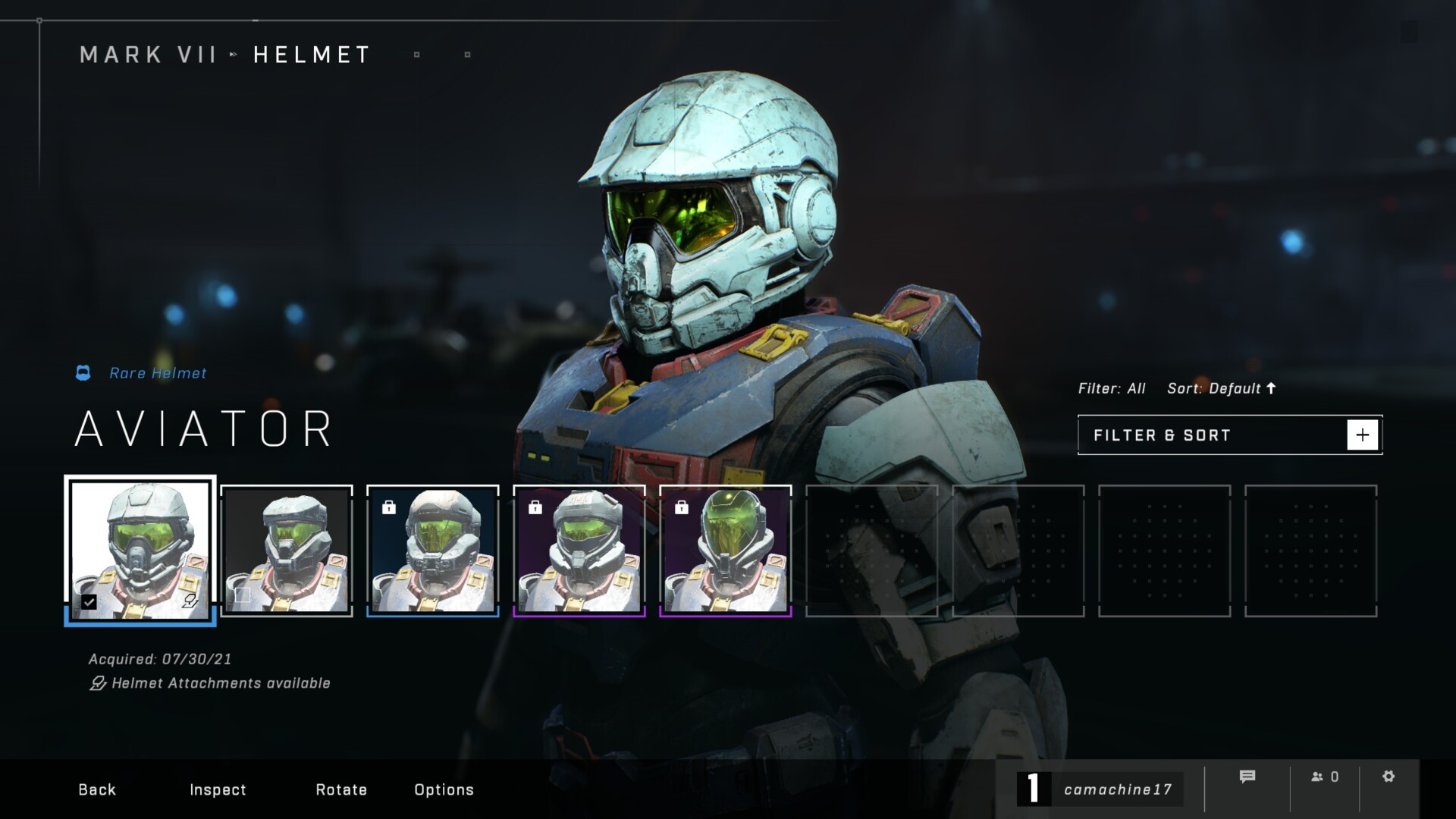The width and height of the screenshot is (1456, 819).
Task: Return to the Mark VII breadcrumb
Action: (149, 55)
